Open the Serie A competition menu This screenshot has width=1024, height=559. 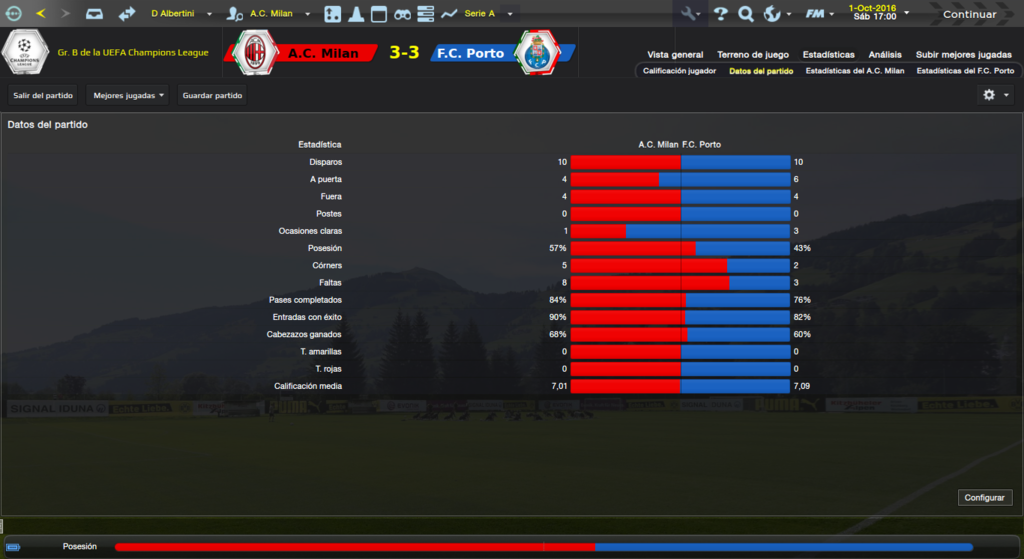pyautogui.click(x=488, y=14)
